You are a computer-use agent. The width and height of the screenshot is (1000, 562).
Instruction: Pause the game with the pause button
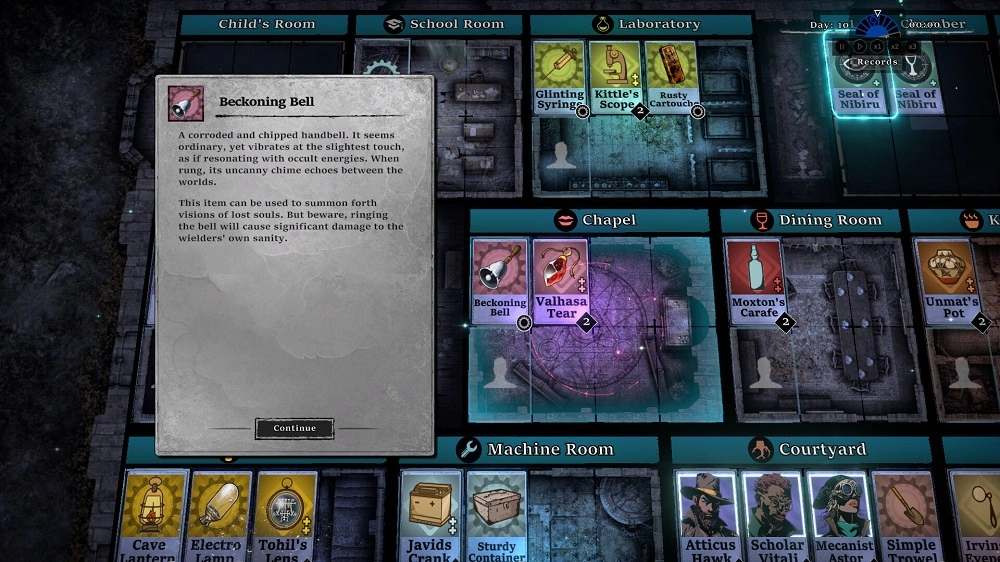(x=841, y=46)
